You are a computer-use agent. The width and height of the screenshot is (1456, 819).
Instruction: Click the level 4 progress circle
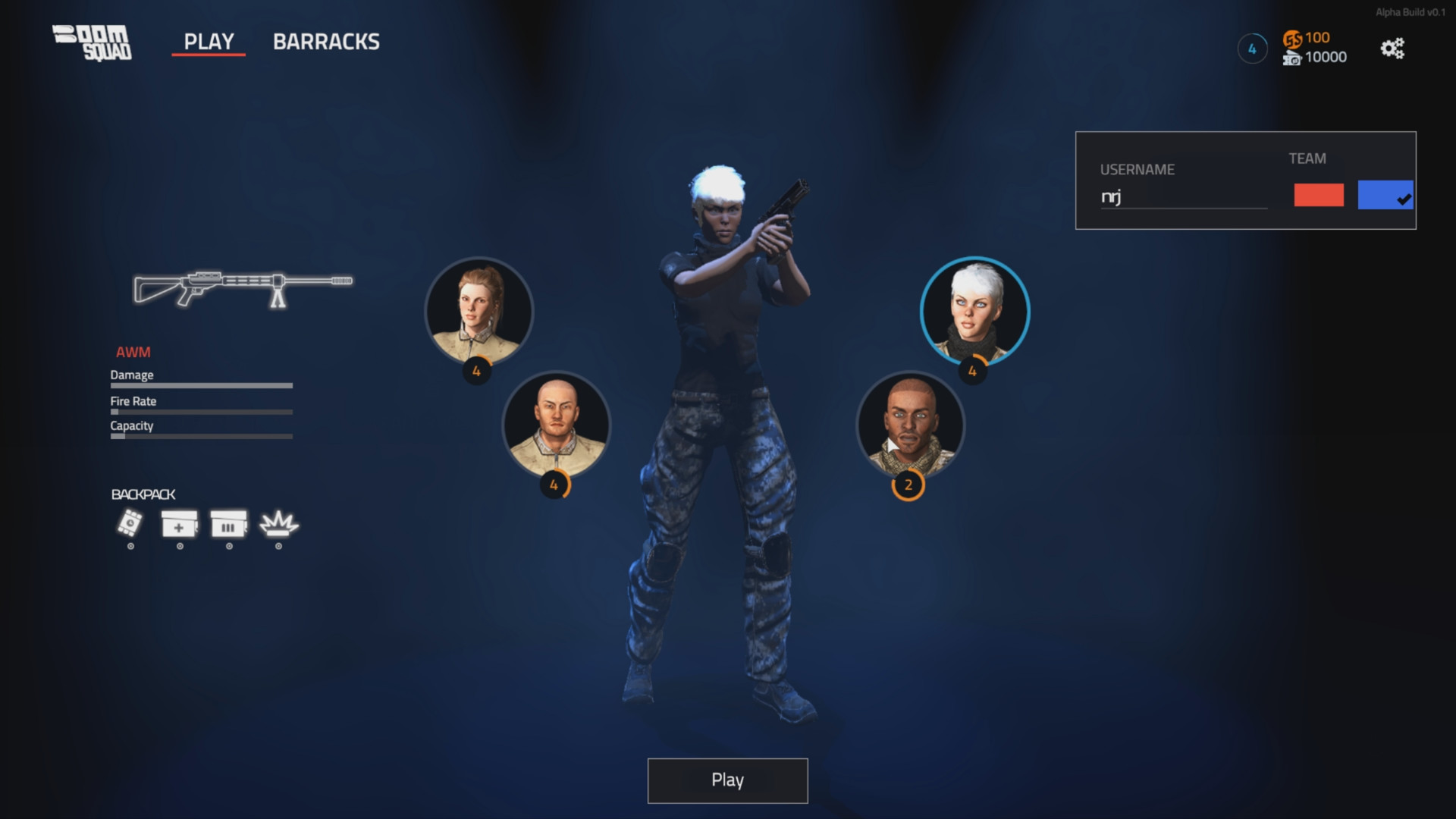1252,48
